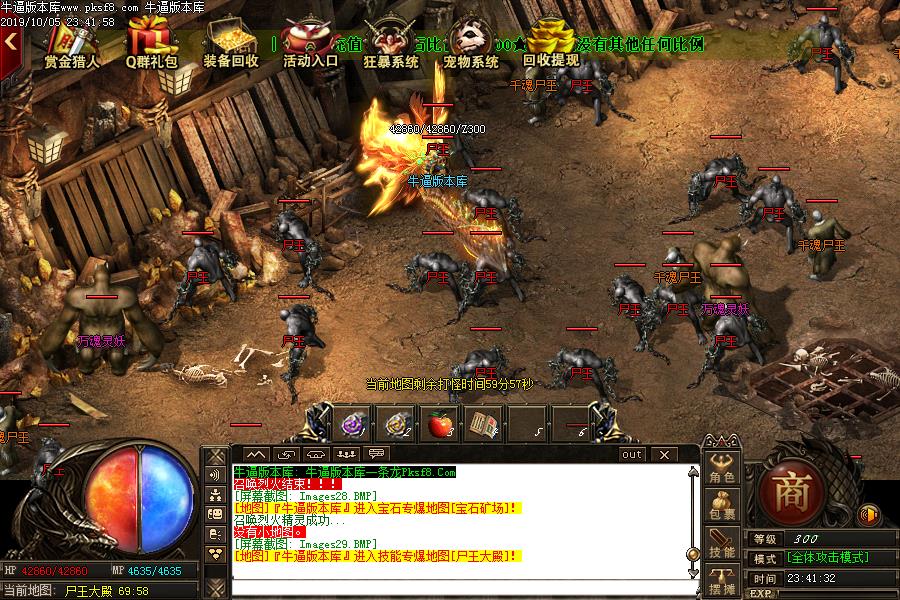Close the chat window with the X
This screenshot has width=900, height=600.
click(x=662, y=454)
